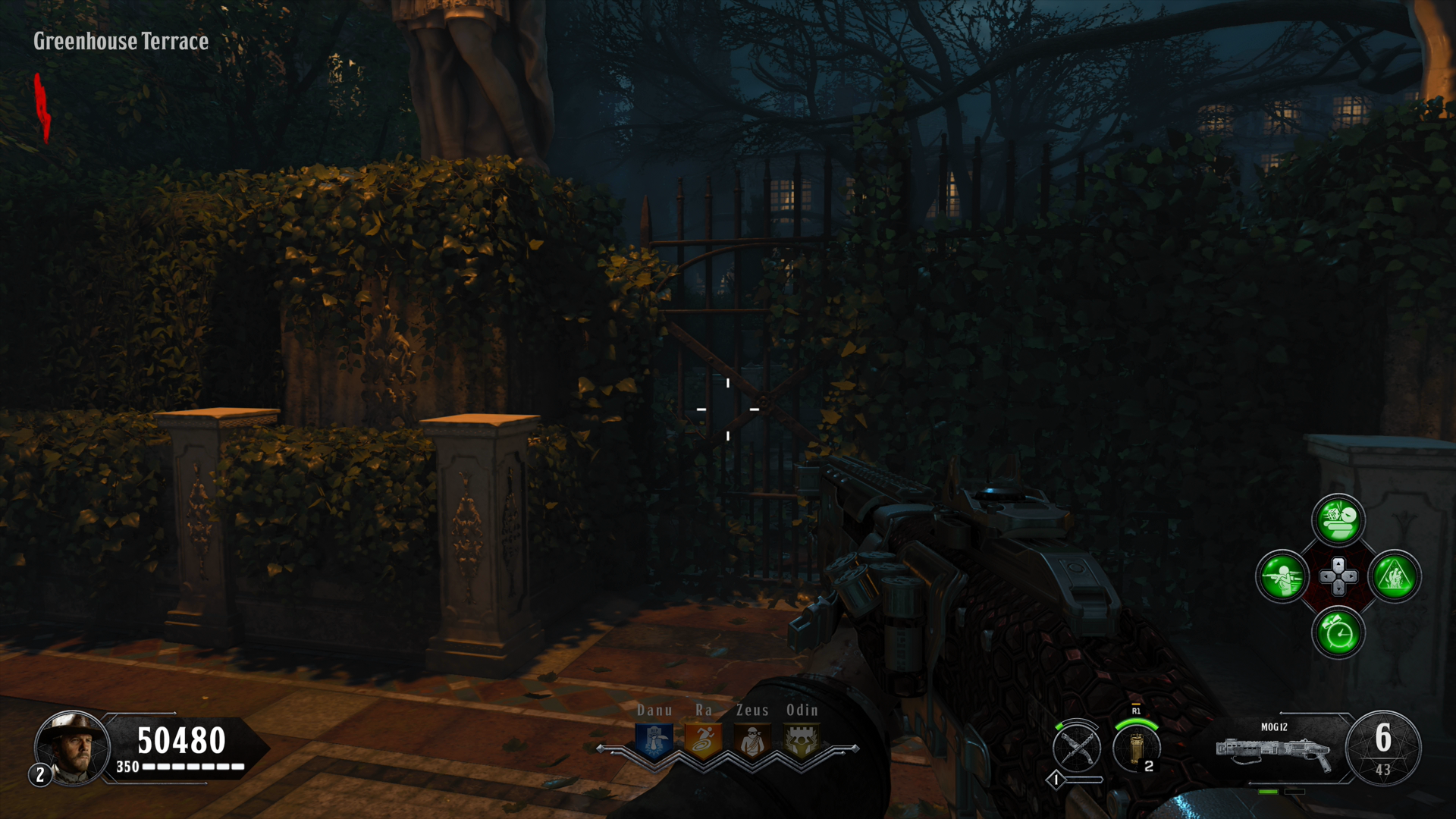
Task: Click the MOG12 shotgun weapon icon
Action: pyautogui.click(x=1274, y=750)
